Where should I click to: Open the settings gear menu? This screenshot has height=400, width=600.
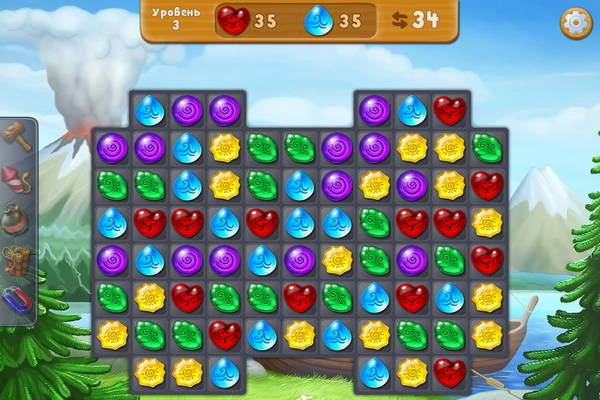coord(575,22)
